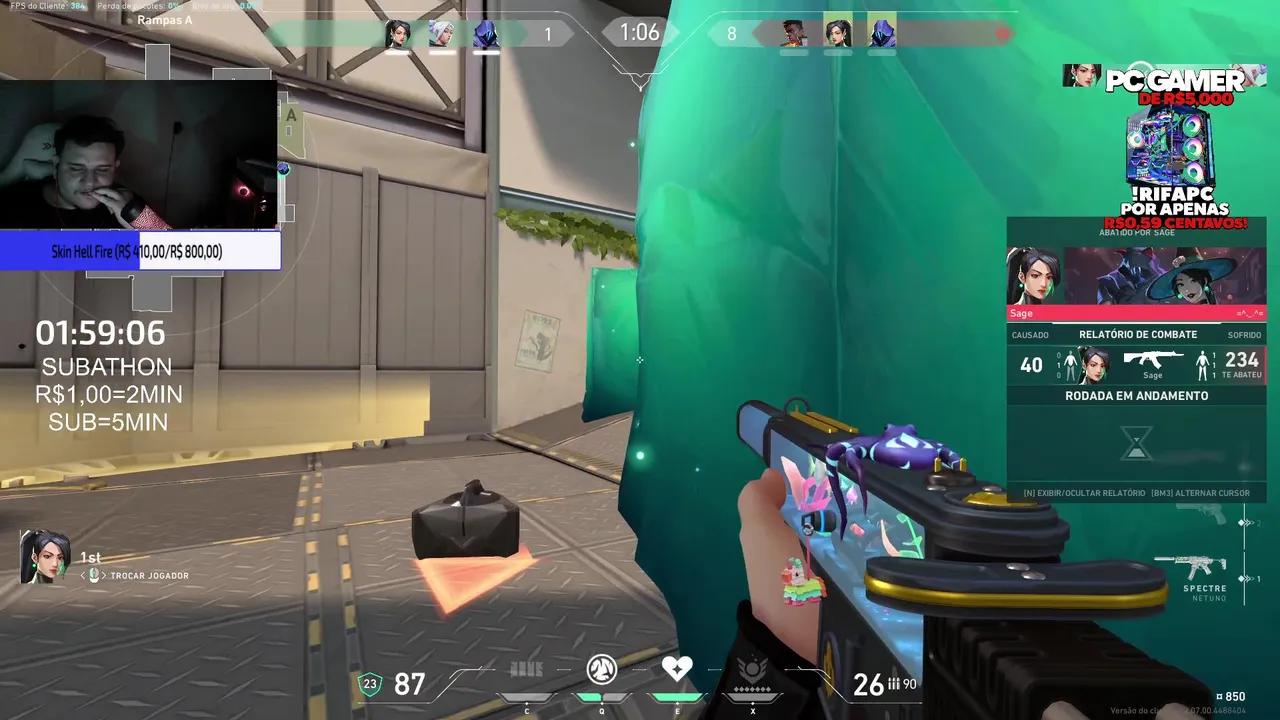Click the Skin Hell Fire donation progress bar
The width and height of the screenshot is (1280, 720).
click(x=140, y=251)
